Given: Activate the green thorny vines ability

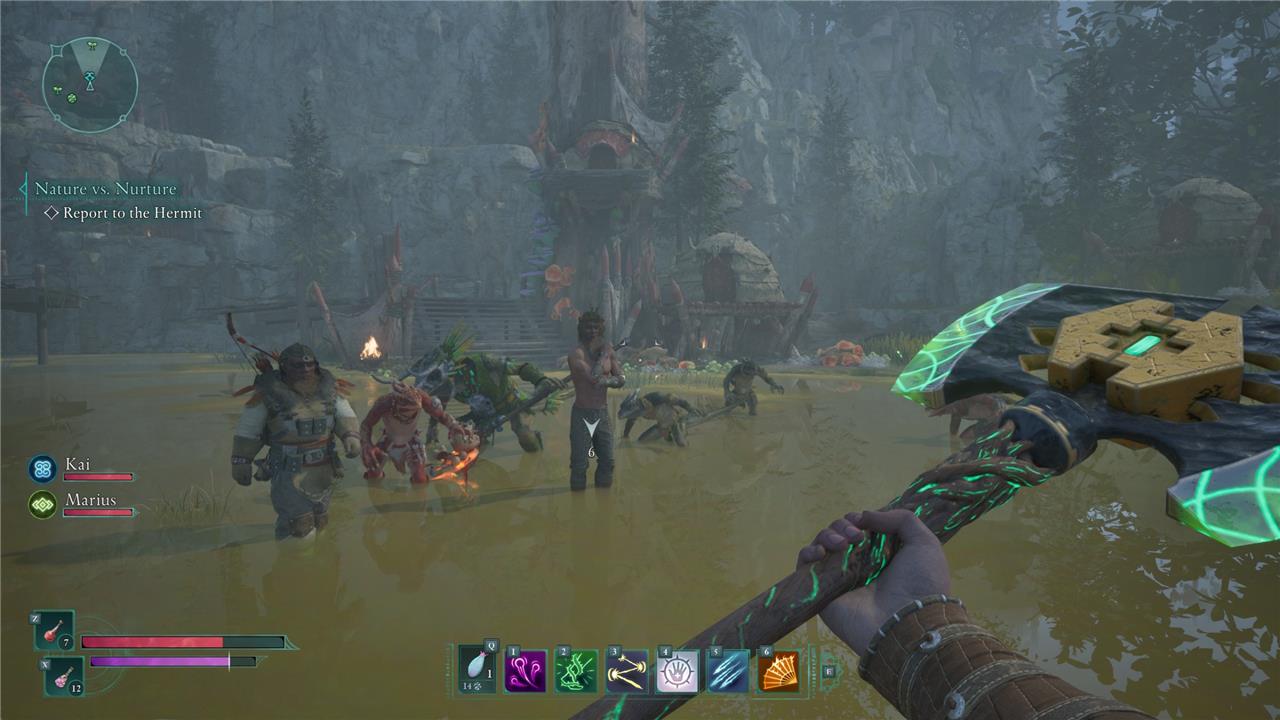Looking at the screenshot, I should [576, 671].
